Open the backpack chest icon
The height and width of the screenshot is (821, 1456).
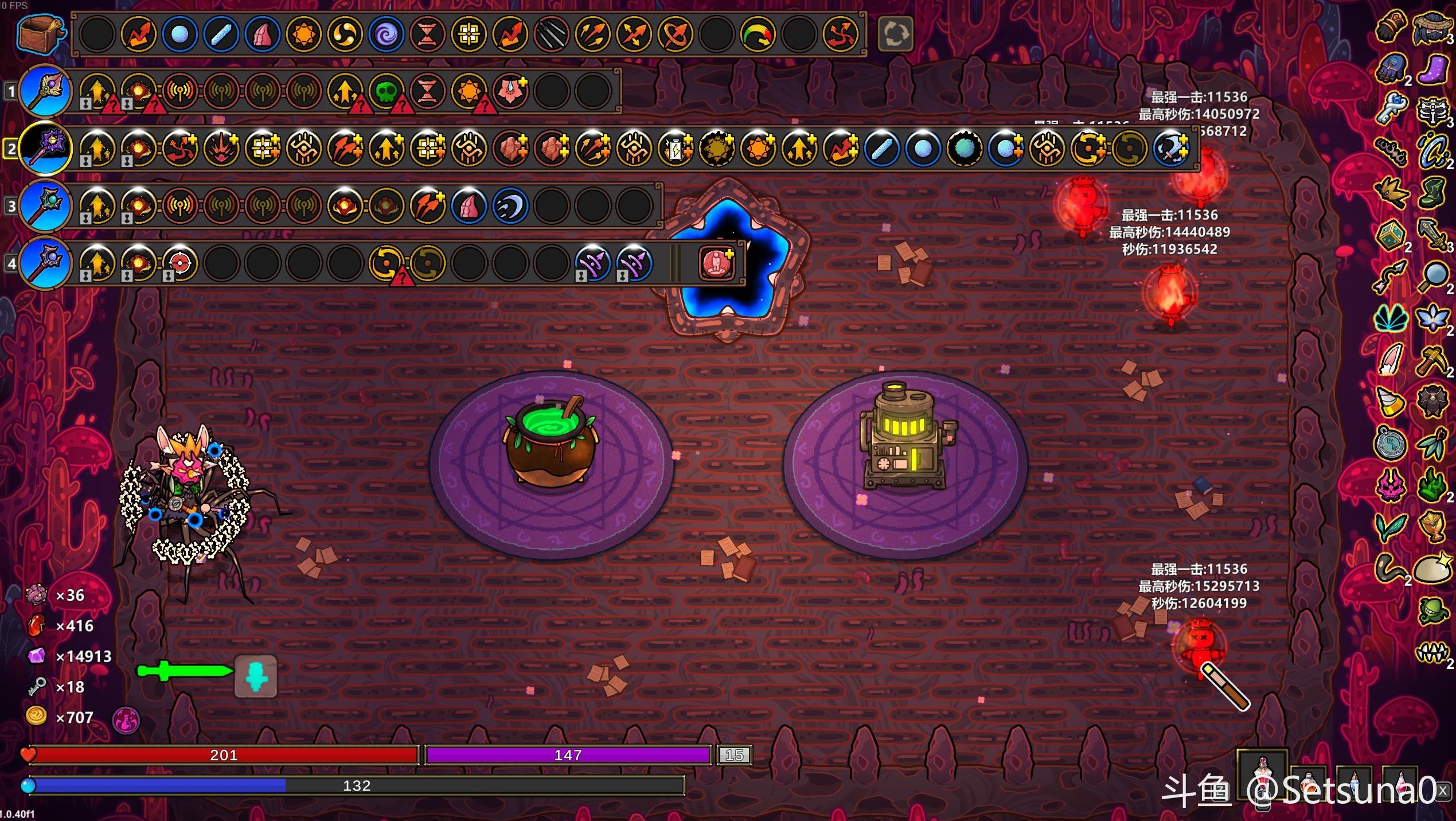(39, 33)
